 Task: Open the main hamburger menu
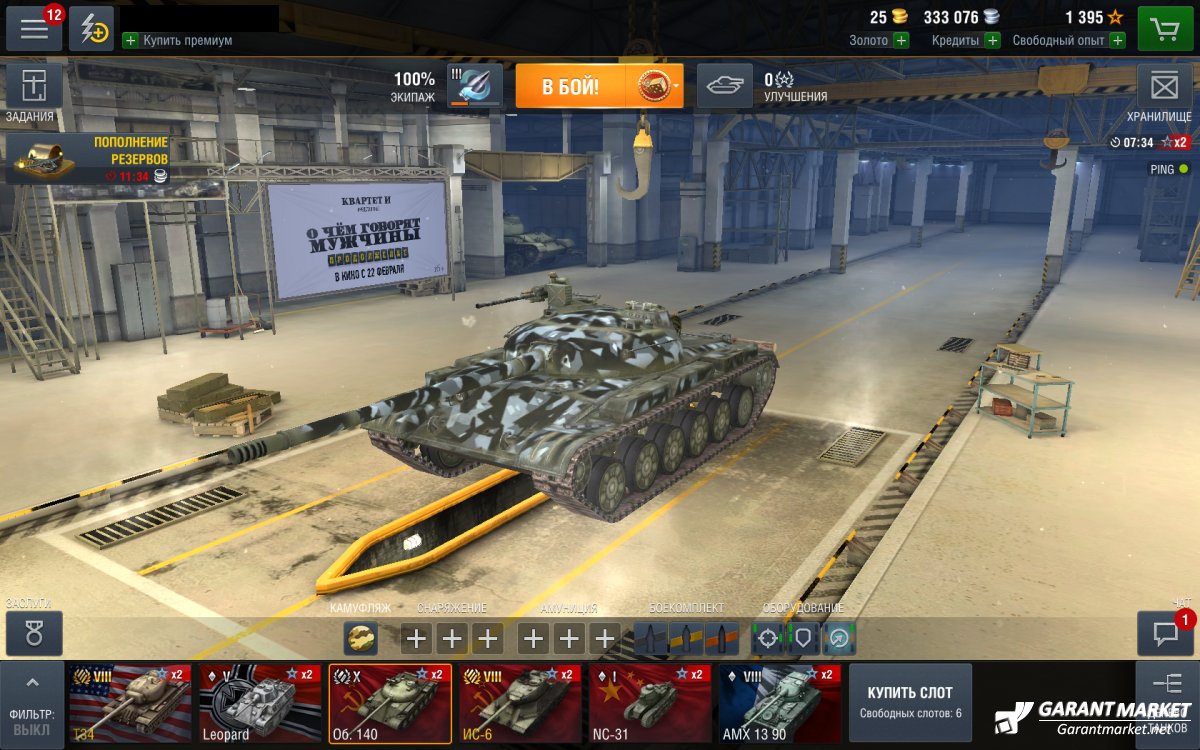[x=34, y=29]
